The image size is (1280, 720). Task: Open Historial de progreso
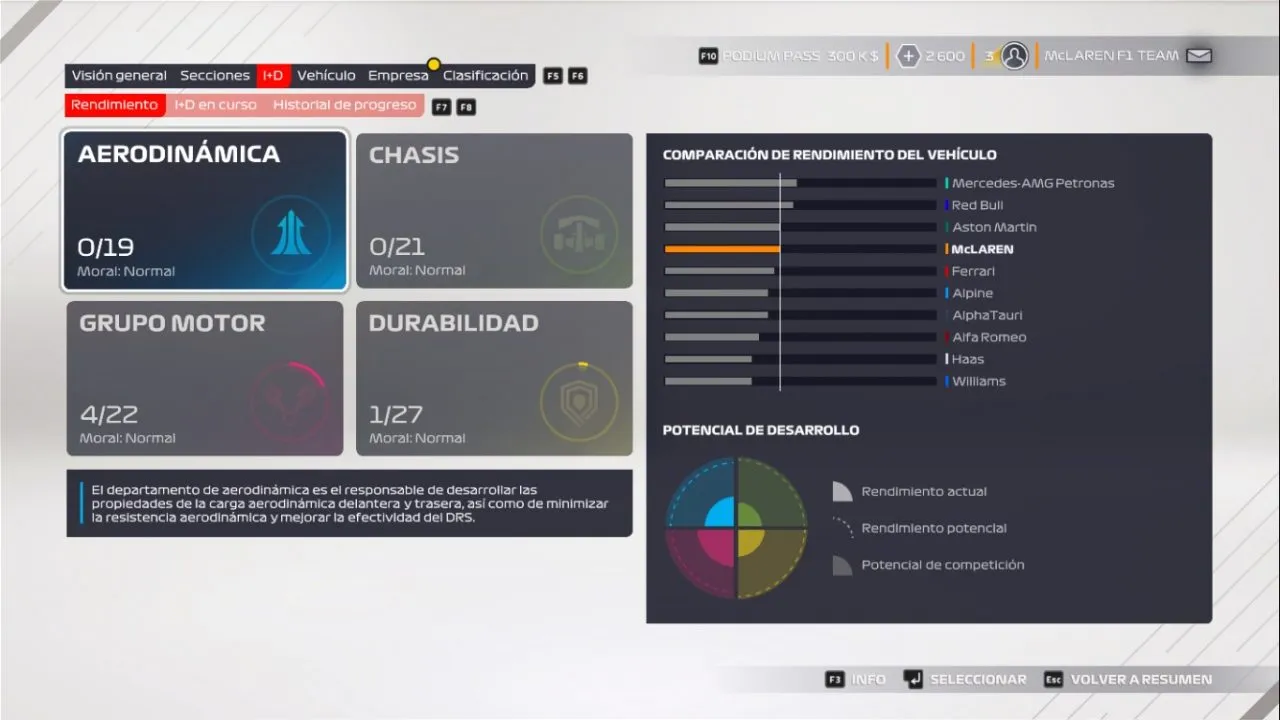(344, 105)
